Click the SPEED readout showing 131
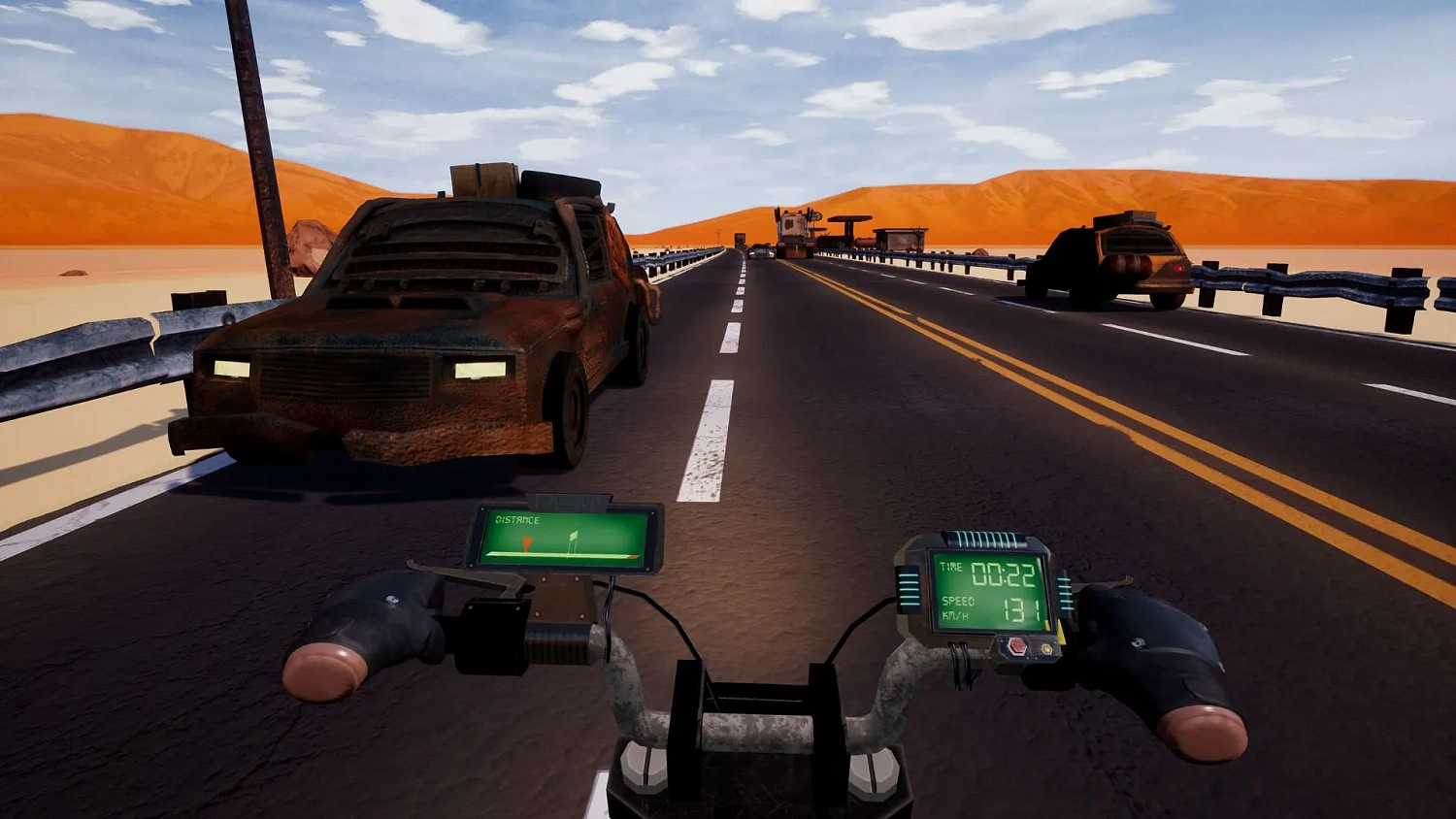 (x=1021, y=608)
